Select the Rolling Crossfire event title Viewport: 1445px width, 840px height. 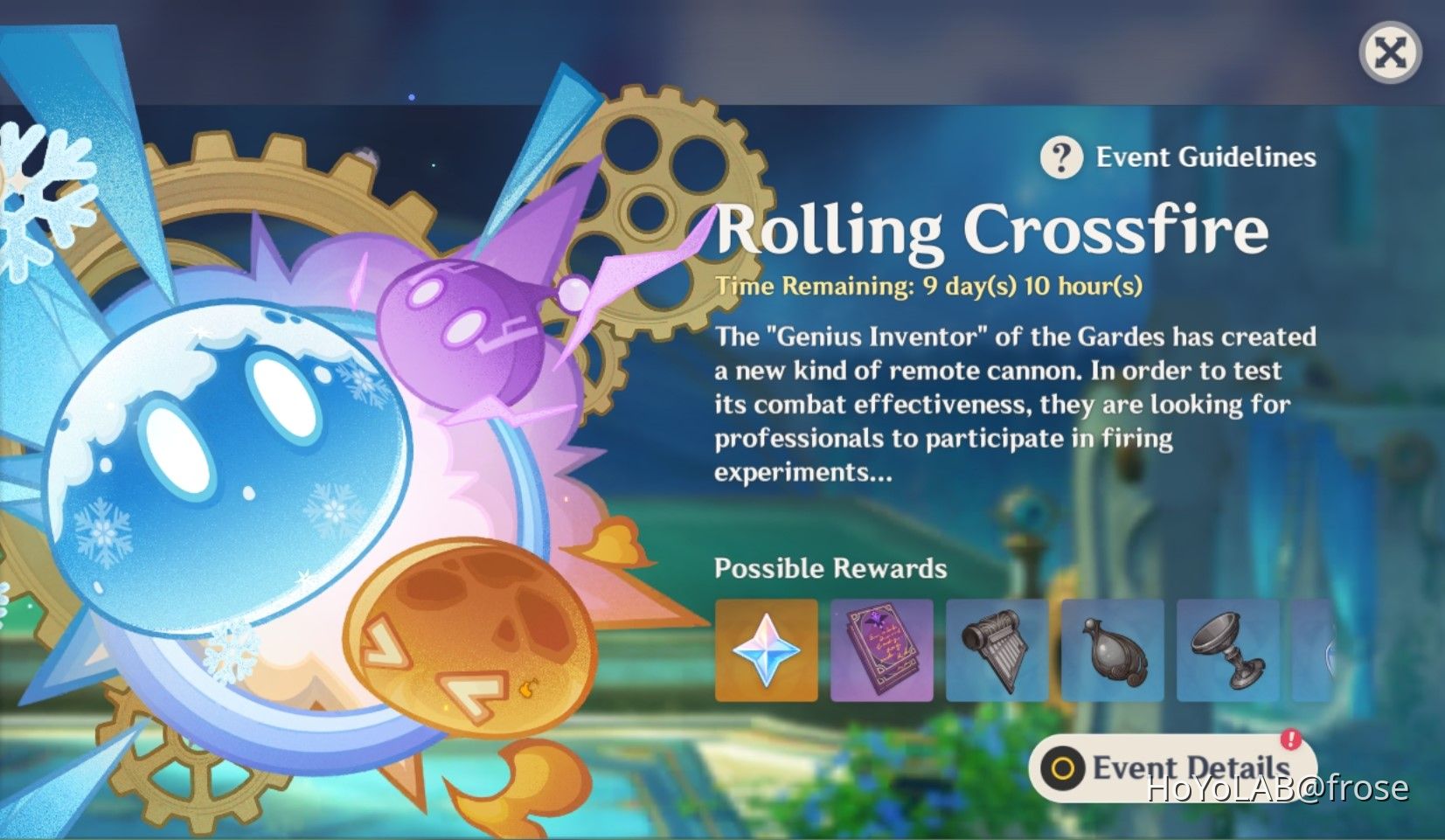pos(988,230)
